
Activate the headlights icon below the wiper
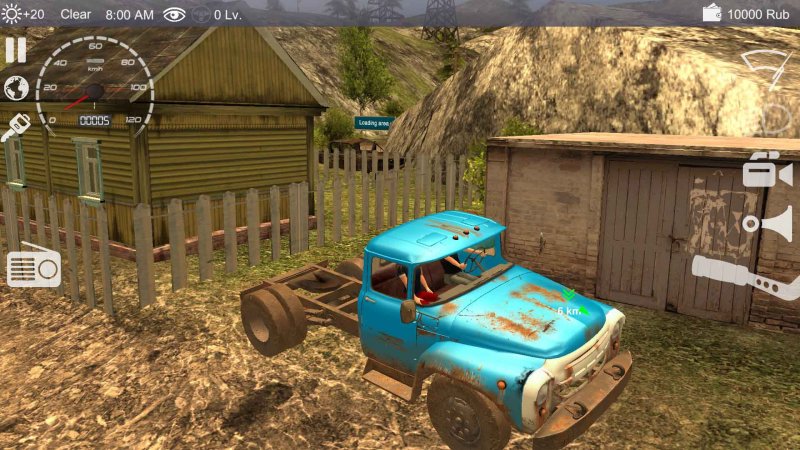[x=775, y=120]
